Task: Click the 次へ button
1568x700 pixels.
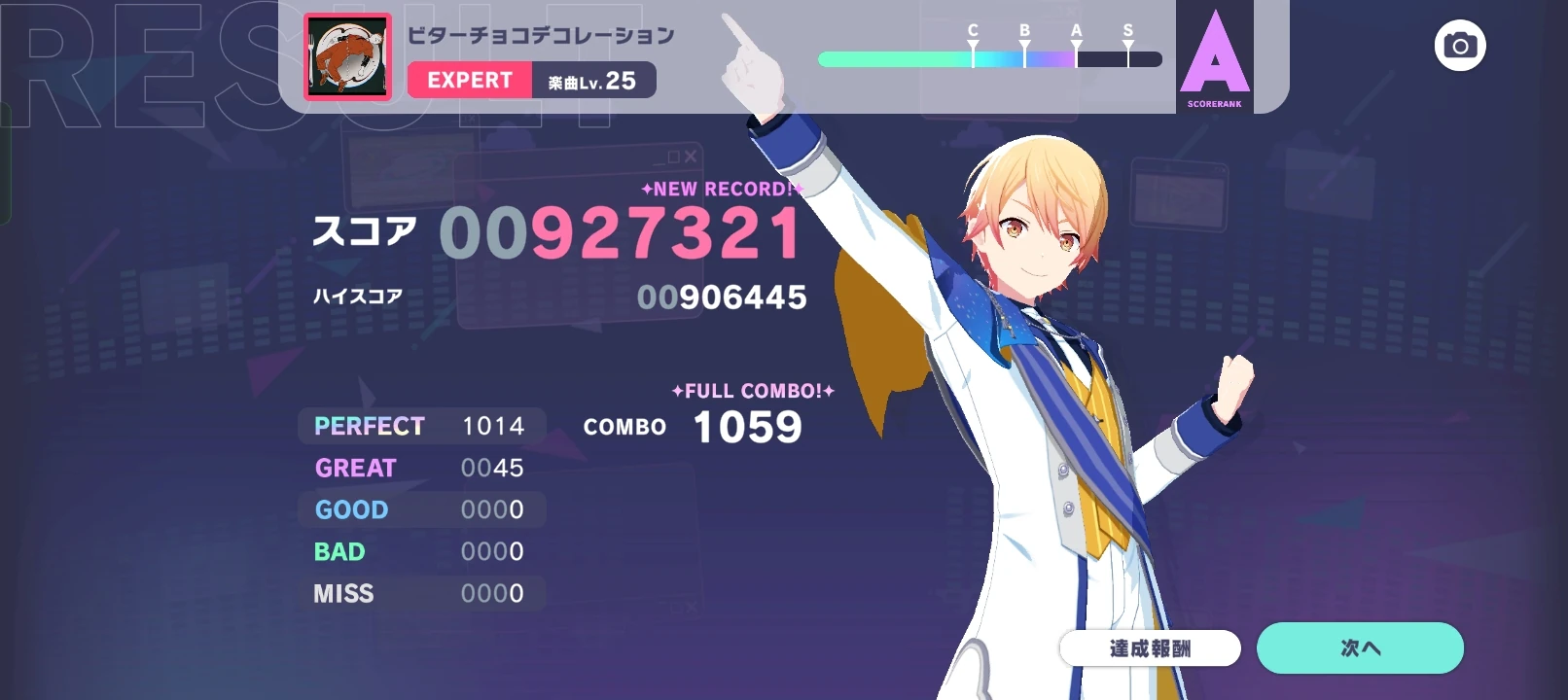Action: [1360, 646]
